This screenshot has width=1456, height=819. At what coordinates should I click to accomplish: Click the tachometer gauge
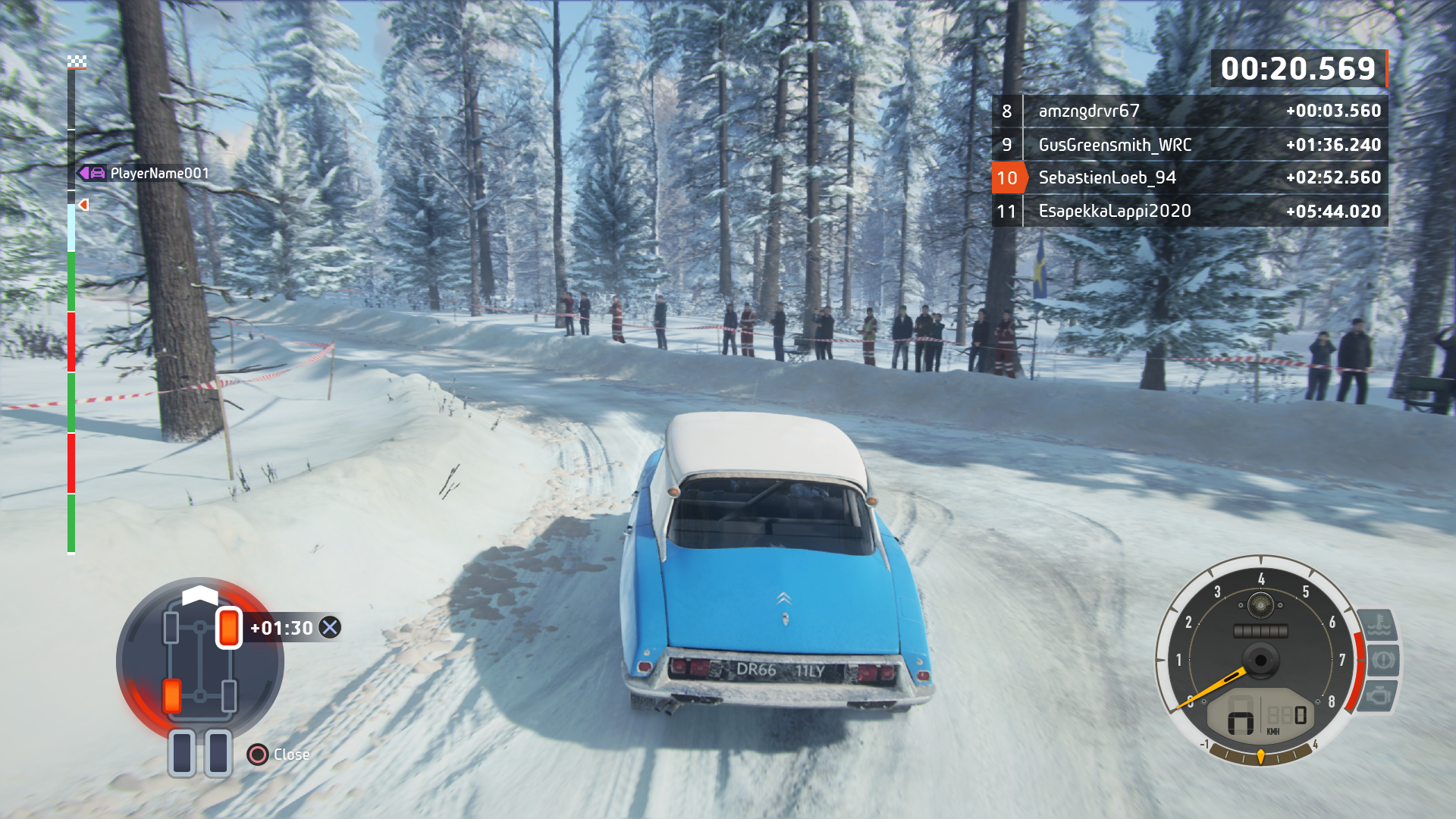(x=1259, y=660)
